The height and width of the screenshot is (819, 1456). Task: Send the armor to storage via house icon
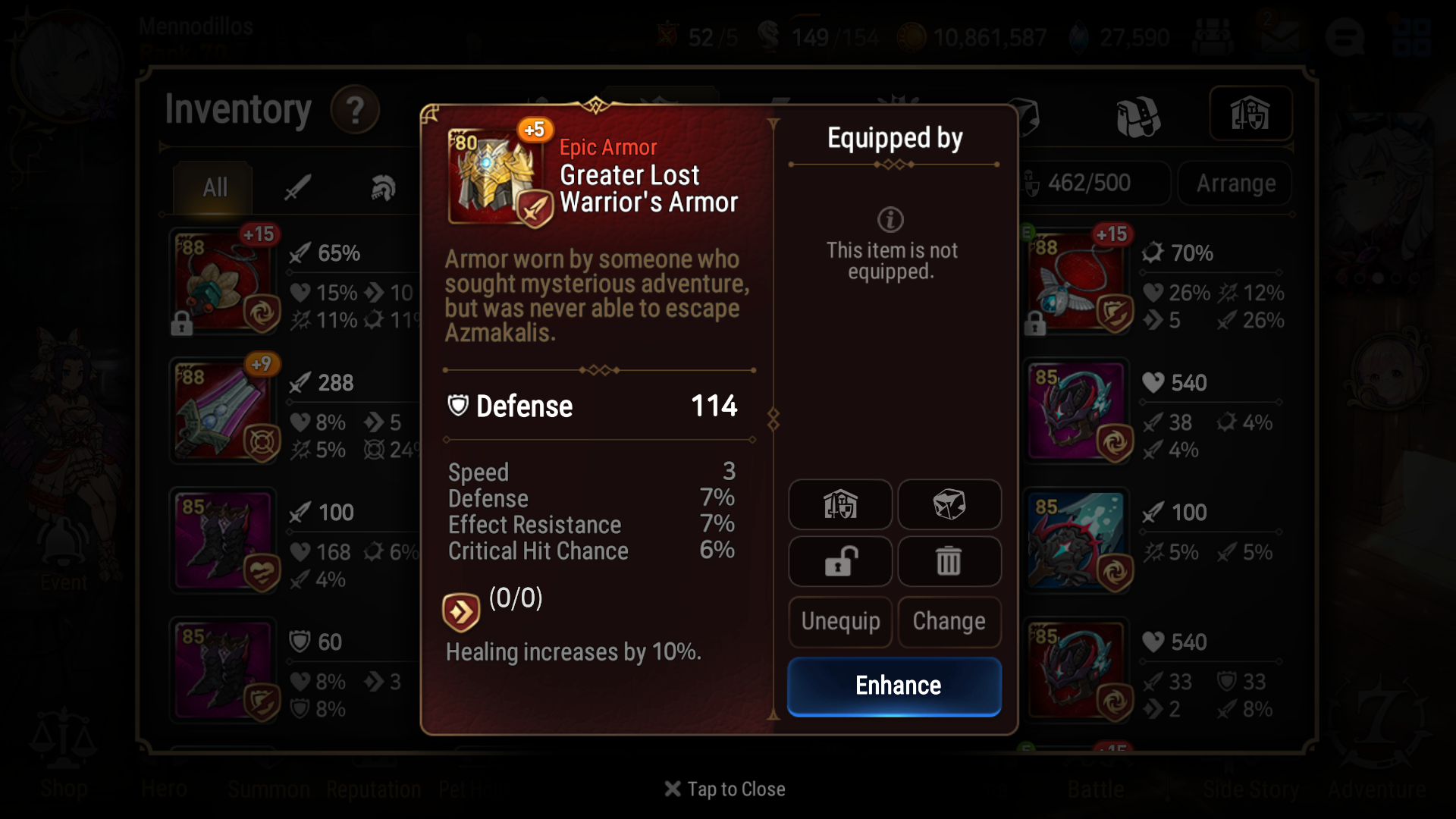(x=839, y=505)
